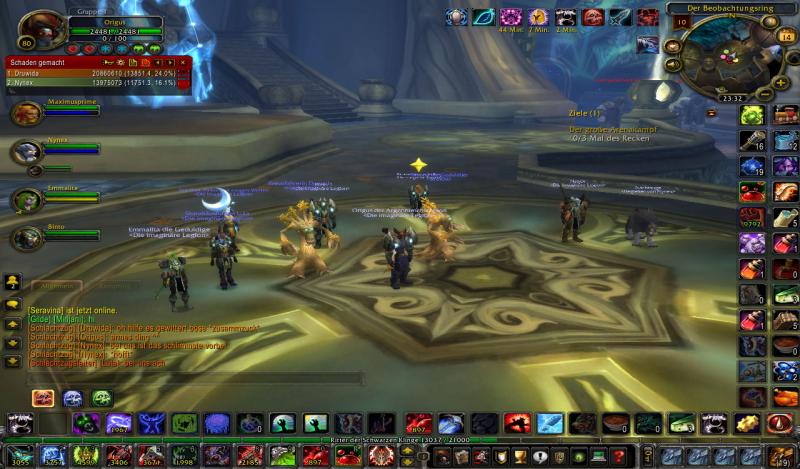Open the calendar button showing 14
Viewport: 800px width, 469px height.
(x=785, y=36)
